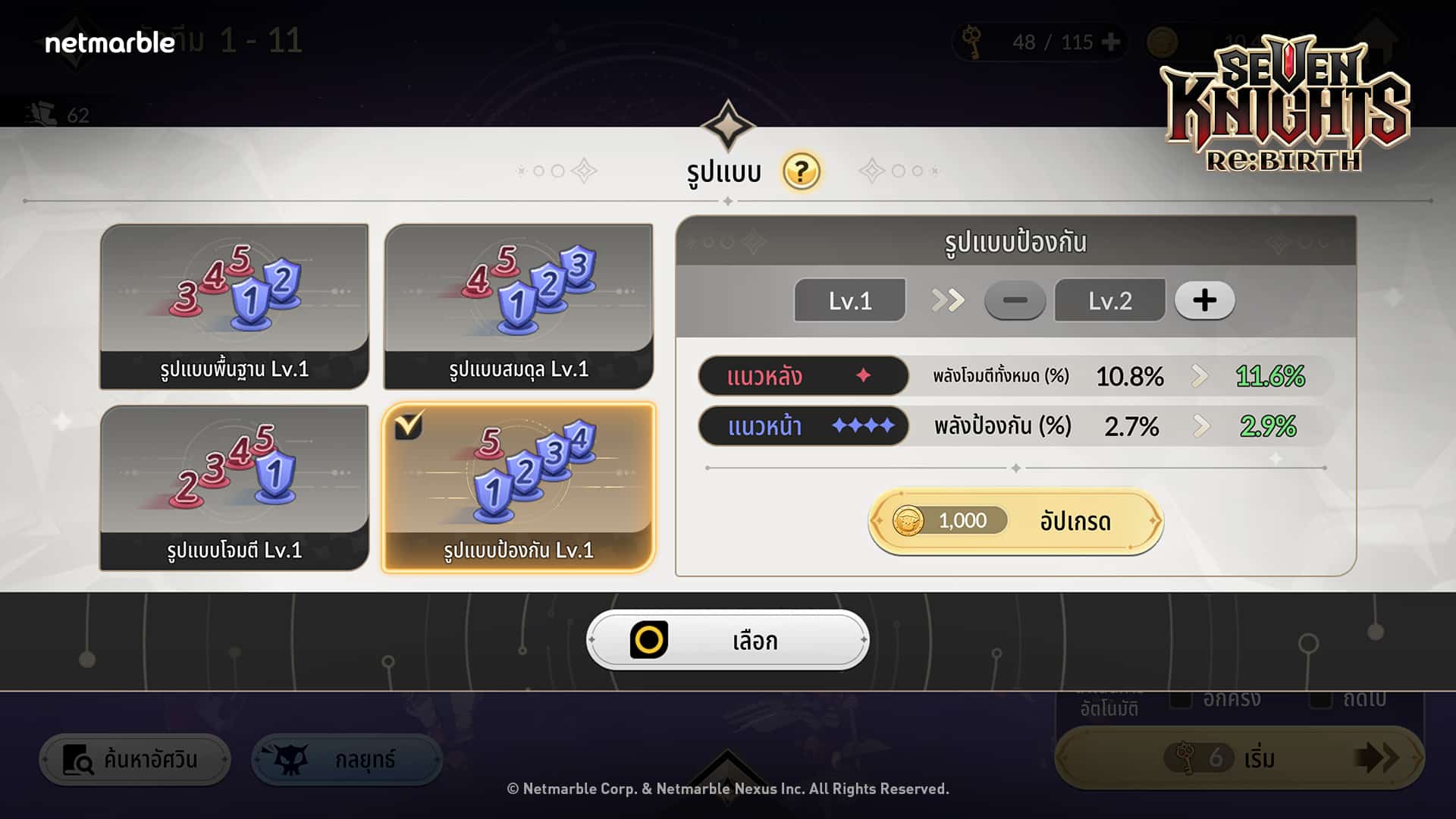Screen dimensions: 1456x819
Task: Pick the รูปแบบโจมตี Lv.1 formation card
Action: (x=234, y=488)
